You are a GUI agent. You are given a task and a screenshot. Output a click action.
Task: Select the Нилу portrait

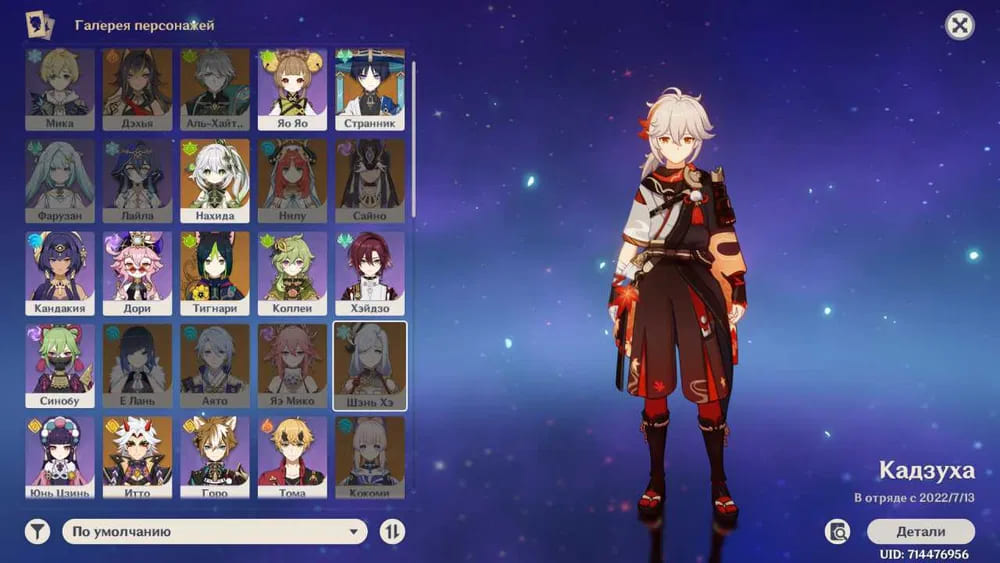tap(292, 180)
